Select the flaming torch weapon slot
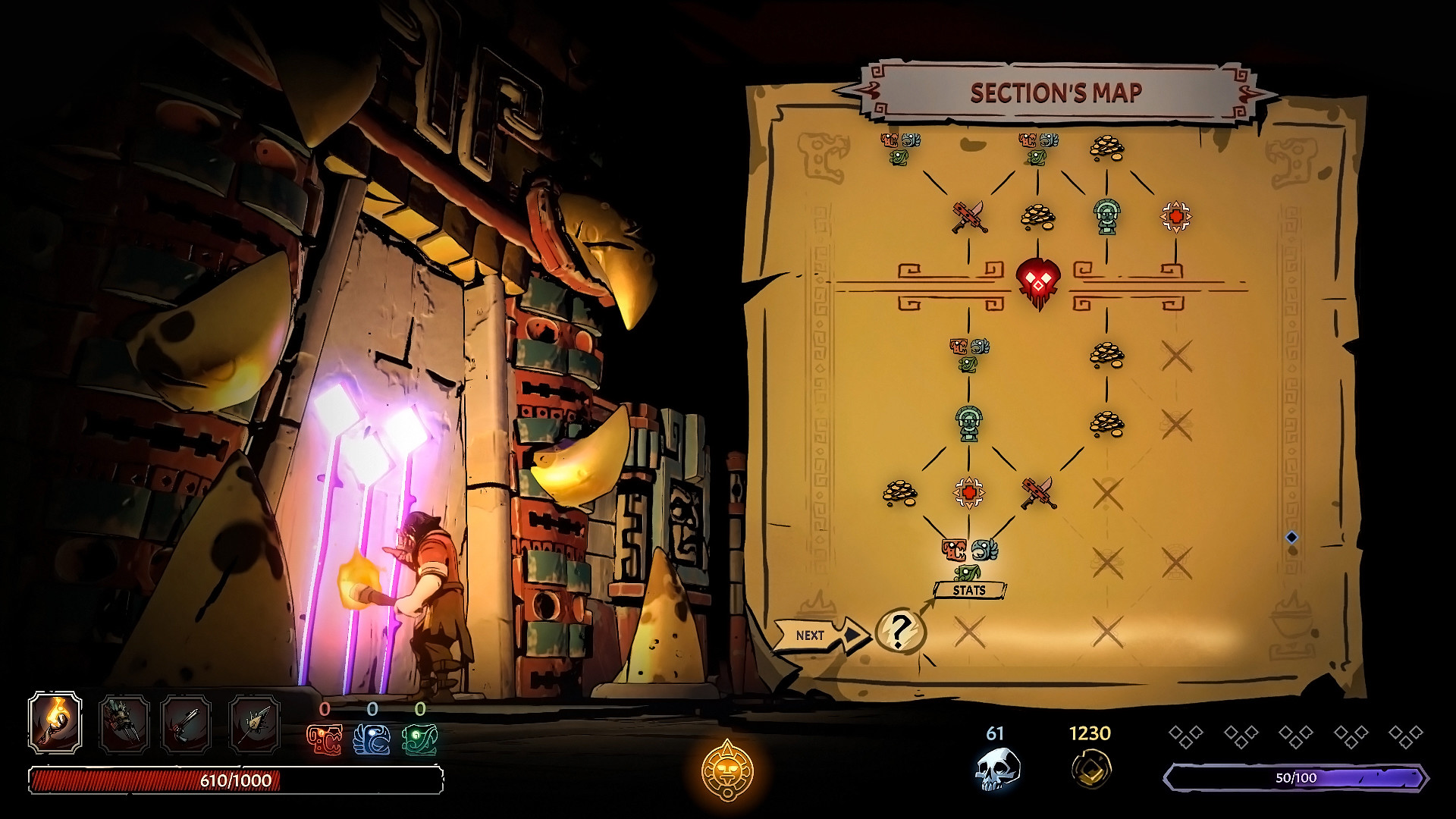 55,722
